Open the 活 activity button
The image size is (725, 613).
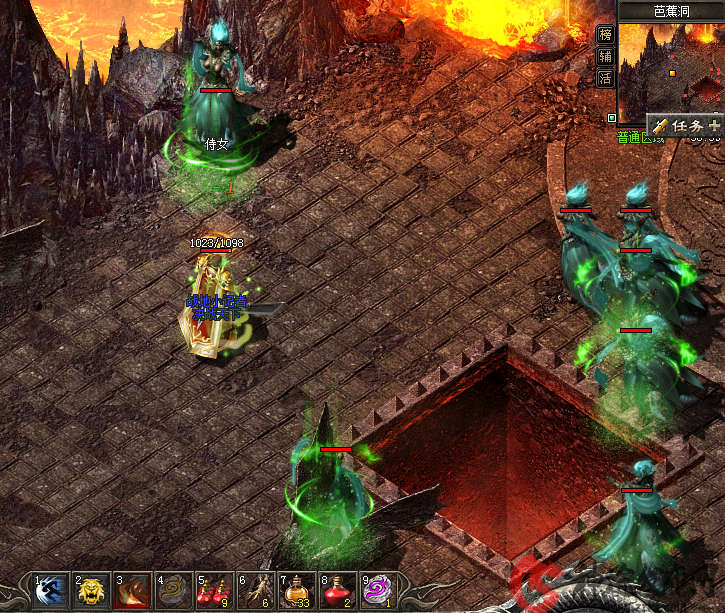pyautogui.click(x=605, y=78)
